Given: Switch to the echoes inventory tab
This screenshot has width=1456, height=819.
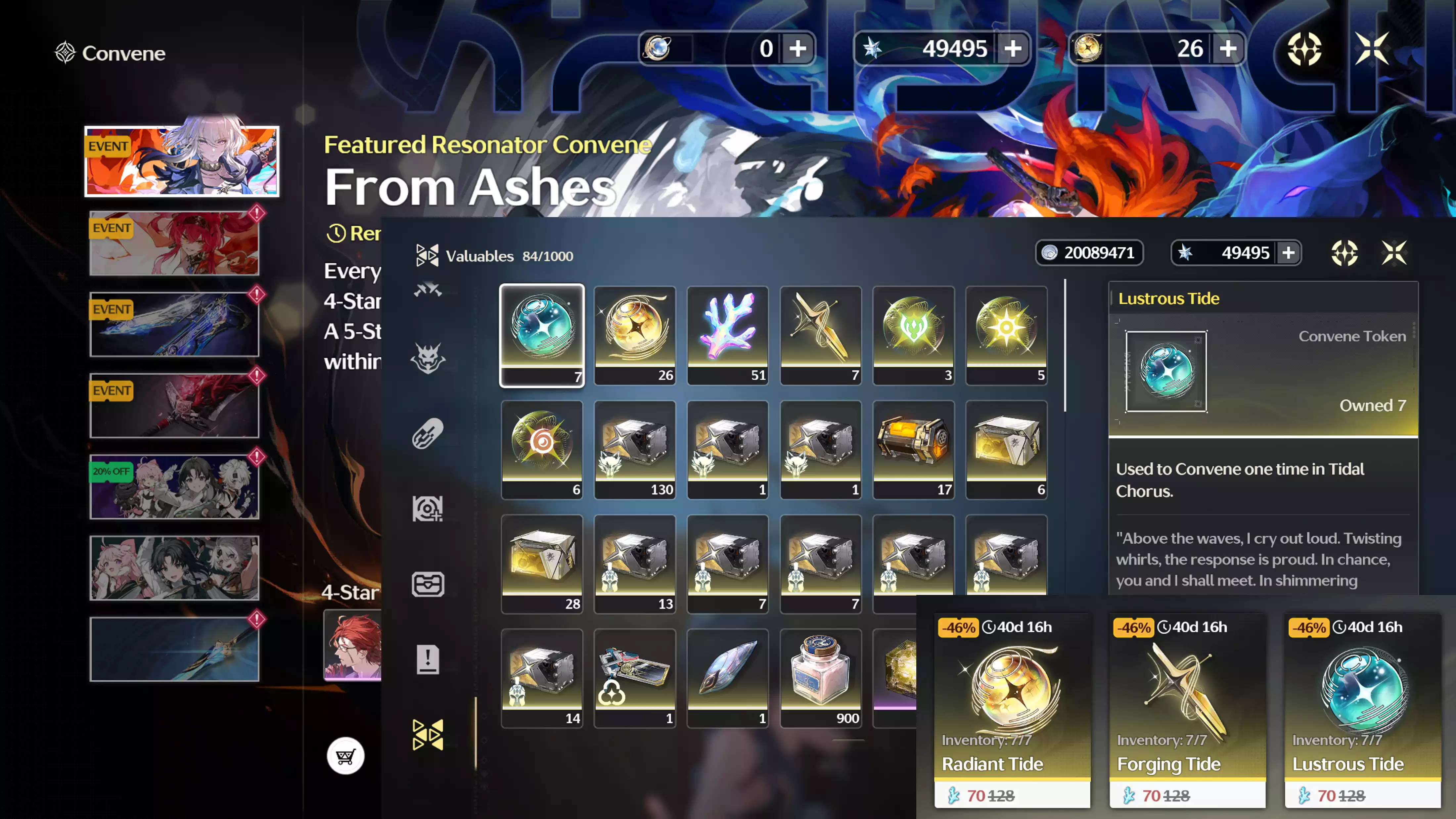Looking at the screenshot, I should click(427, 358).
